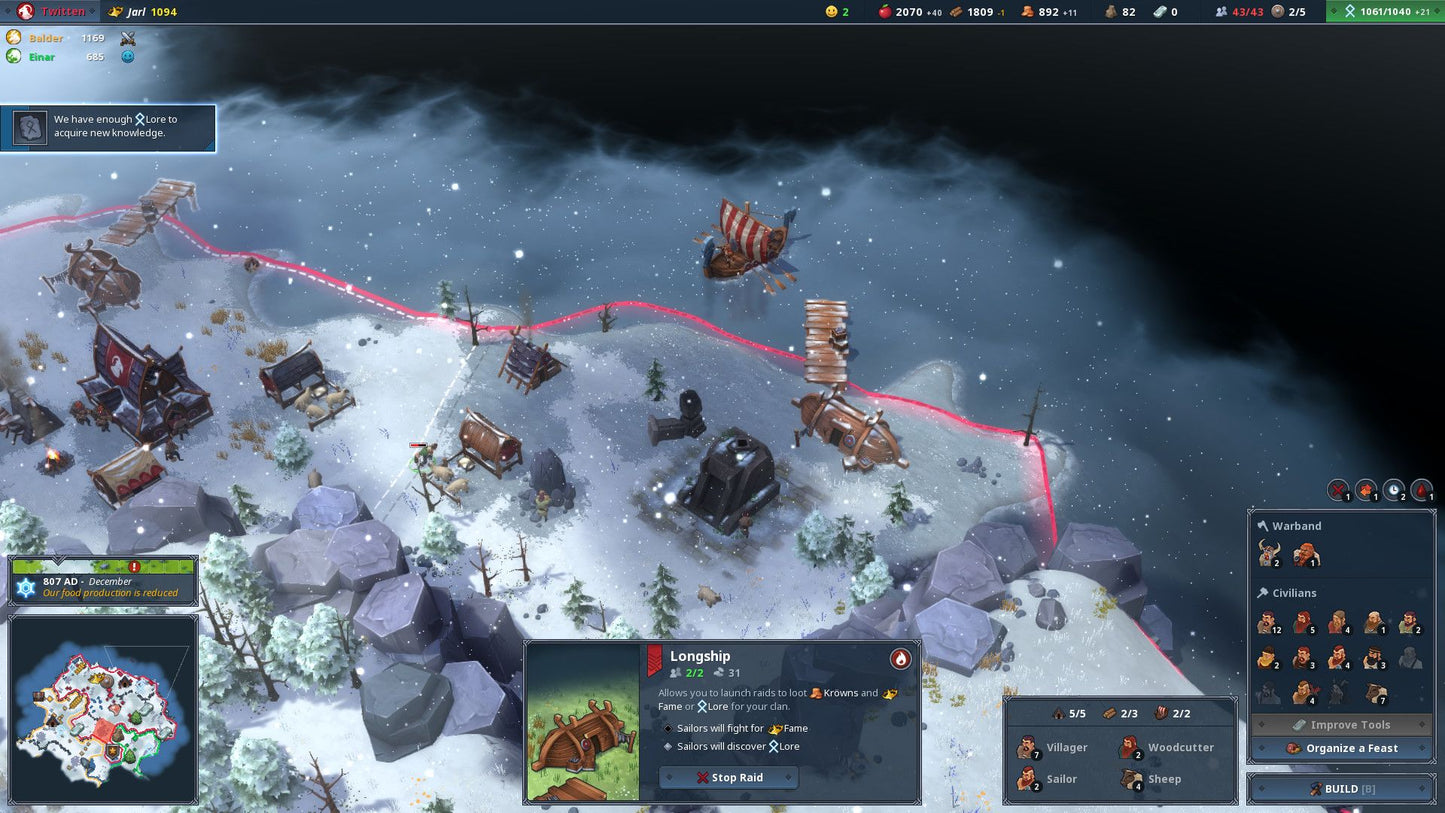Click the fire icon on the Longship panel
1445x813 pixels.
901,658
